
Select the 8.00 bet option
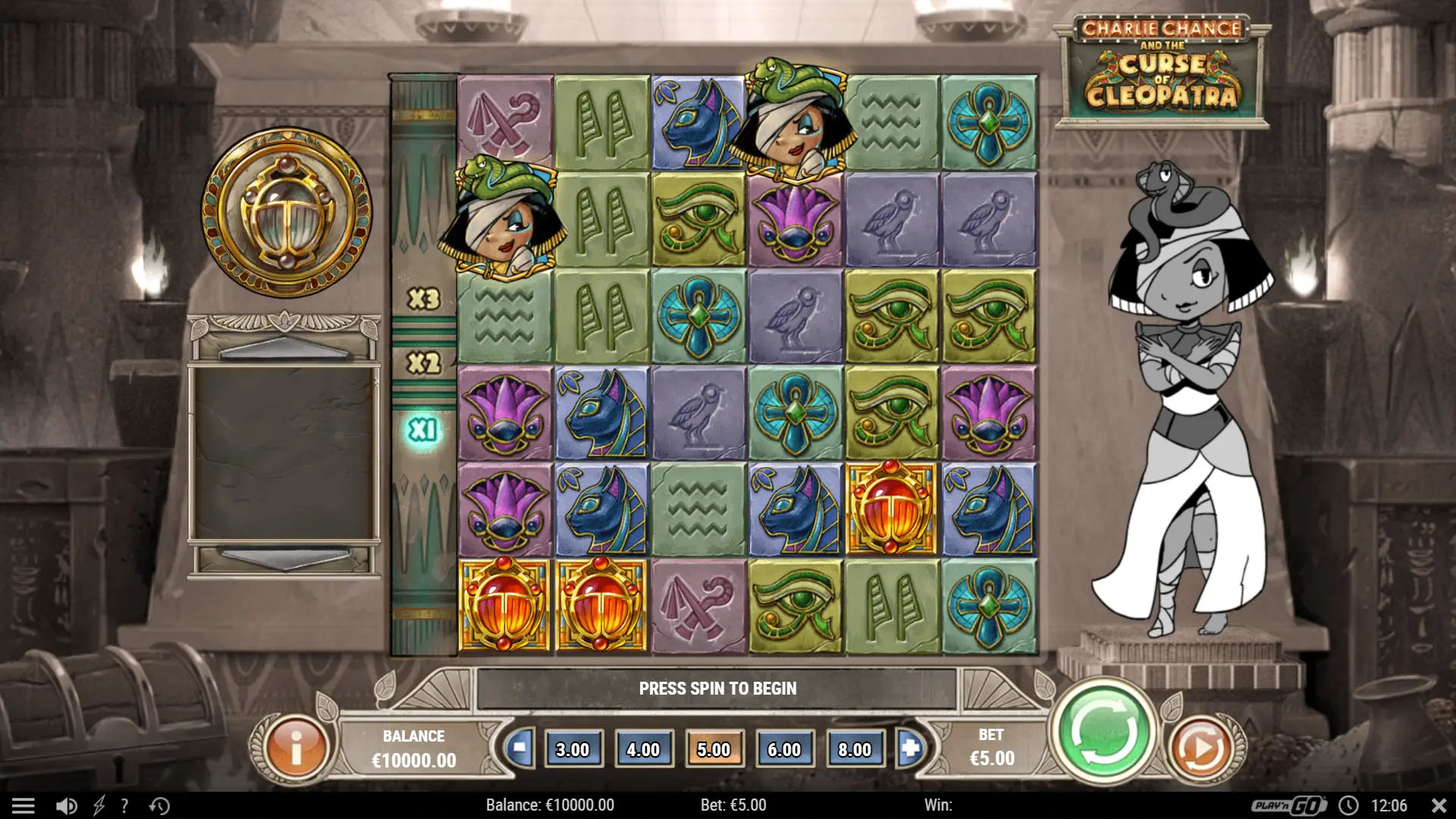coord(855,749)
